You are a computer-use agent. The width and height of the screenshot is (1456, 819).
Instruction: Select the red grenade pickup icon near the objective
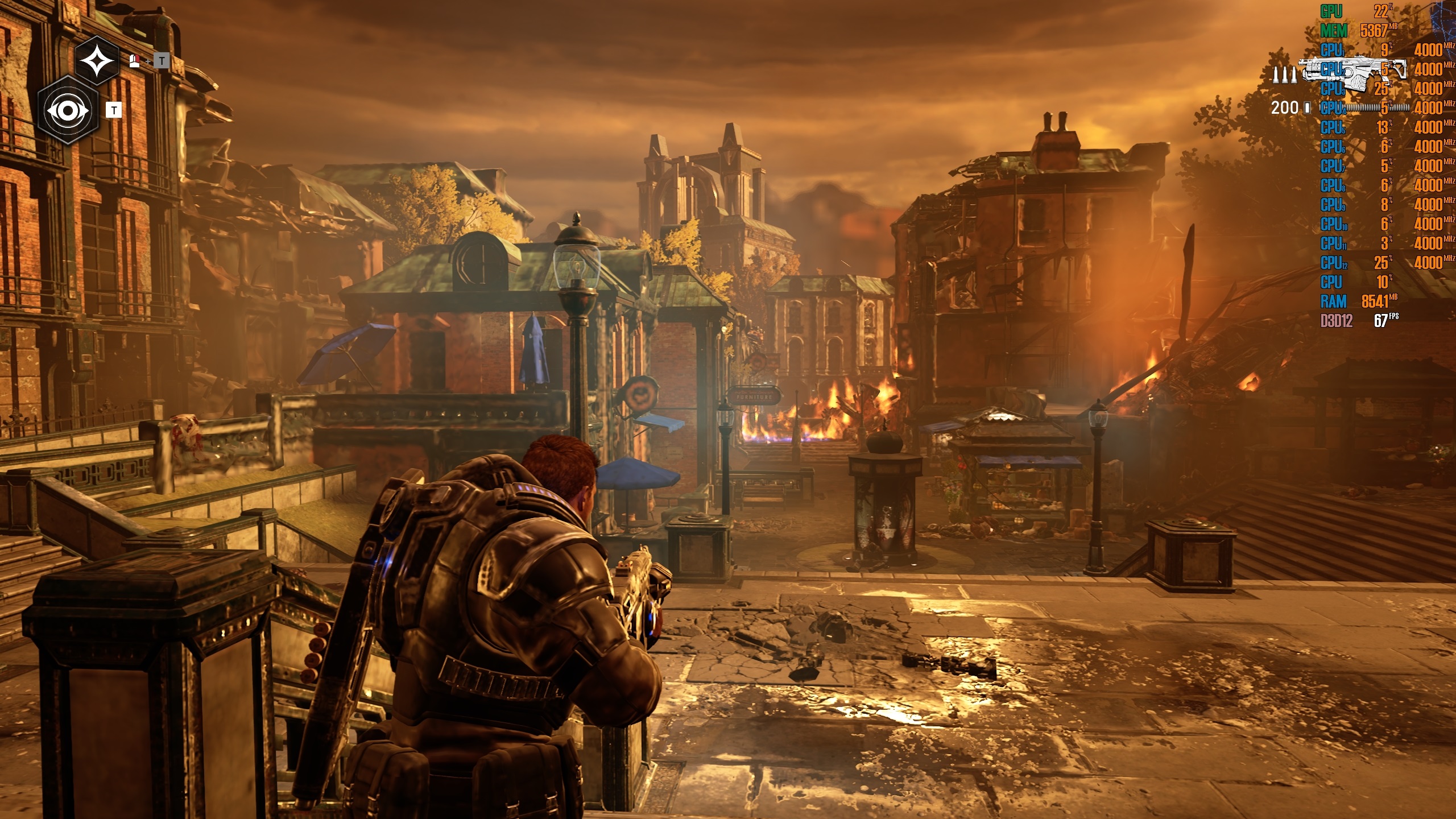pos(134,61)
